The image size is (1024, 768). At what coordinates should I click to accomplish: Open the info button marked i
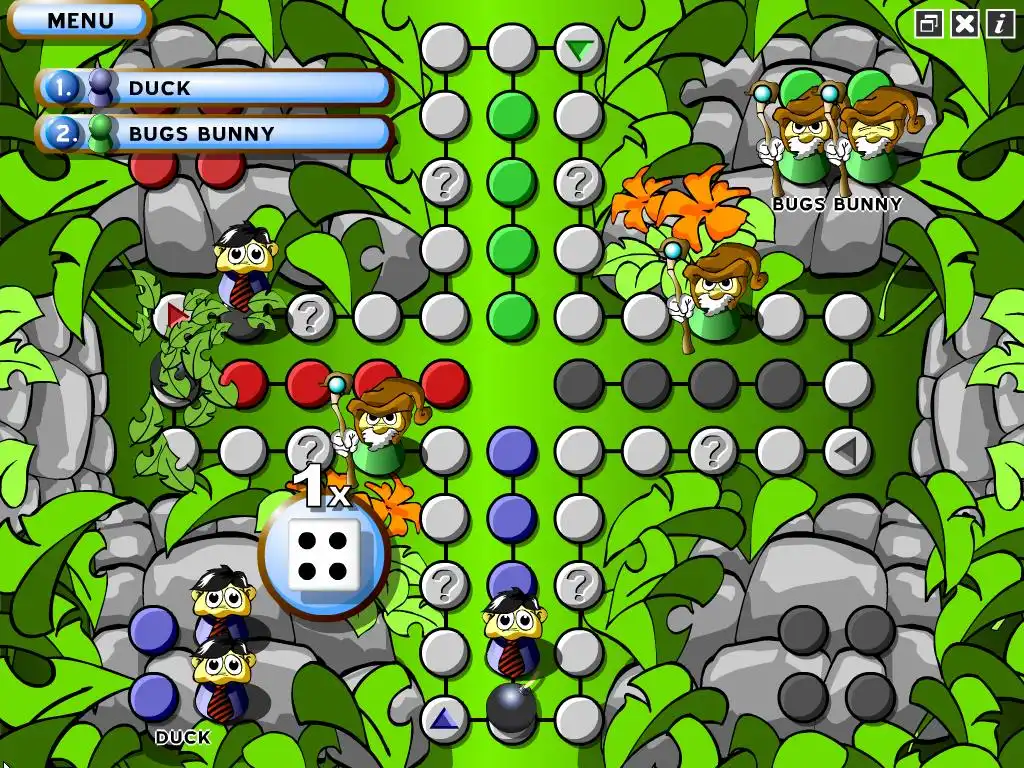(1000, 24)
